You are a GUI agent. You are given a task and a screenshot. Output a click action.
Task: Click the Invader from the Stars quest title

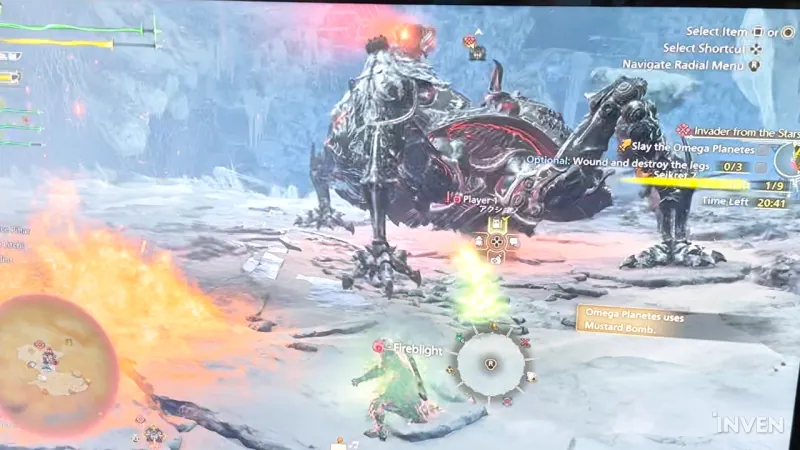pyautogui.click(x=738, y=131)
